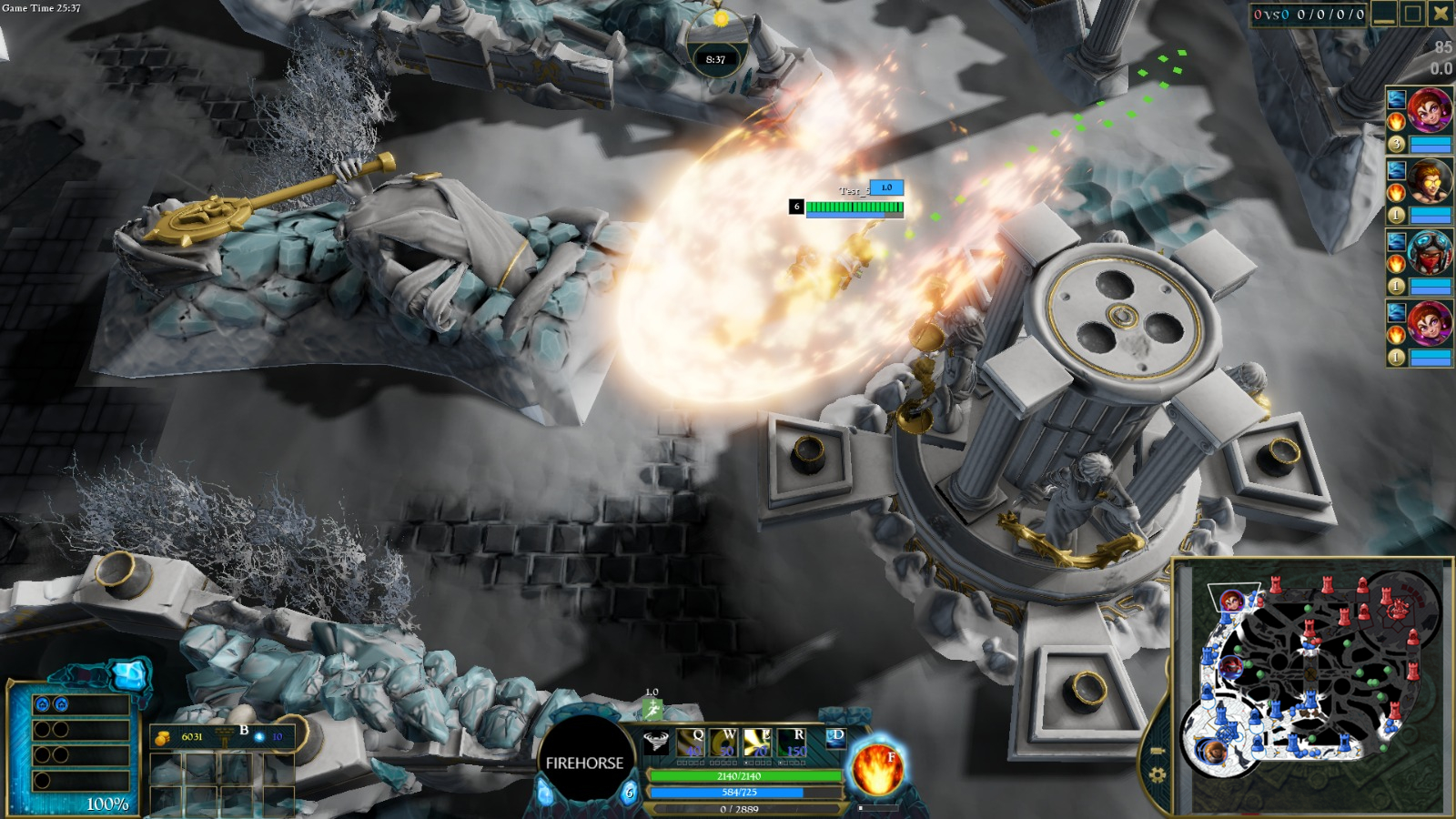Use the D summoner spell
The image size is (1456, 819).
click(x=835, y=739)
